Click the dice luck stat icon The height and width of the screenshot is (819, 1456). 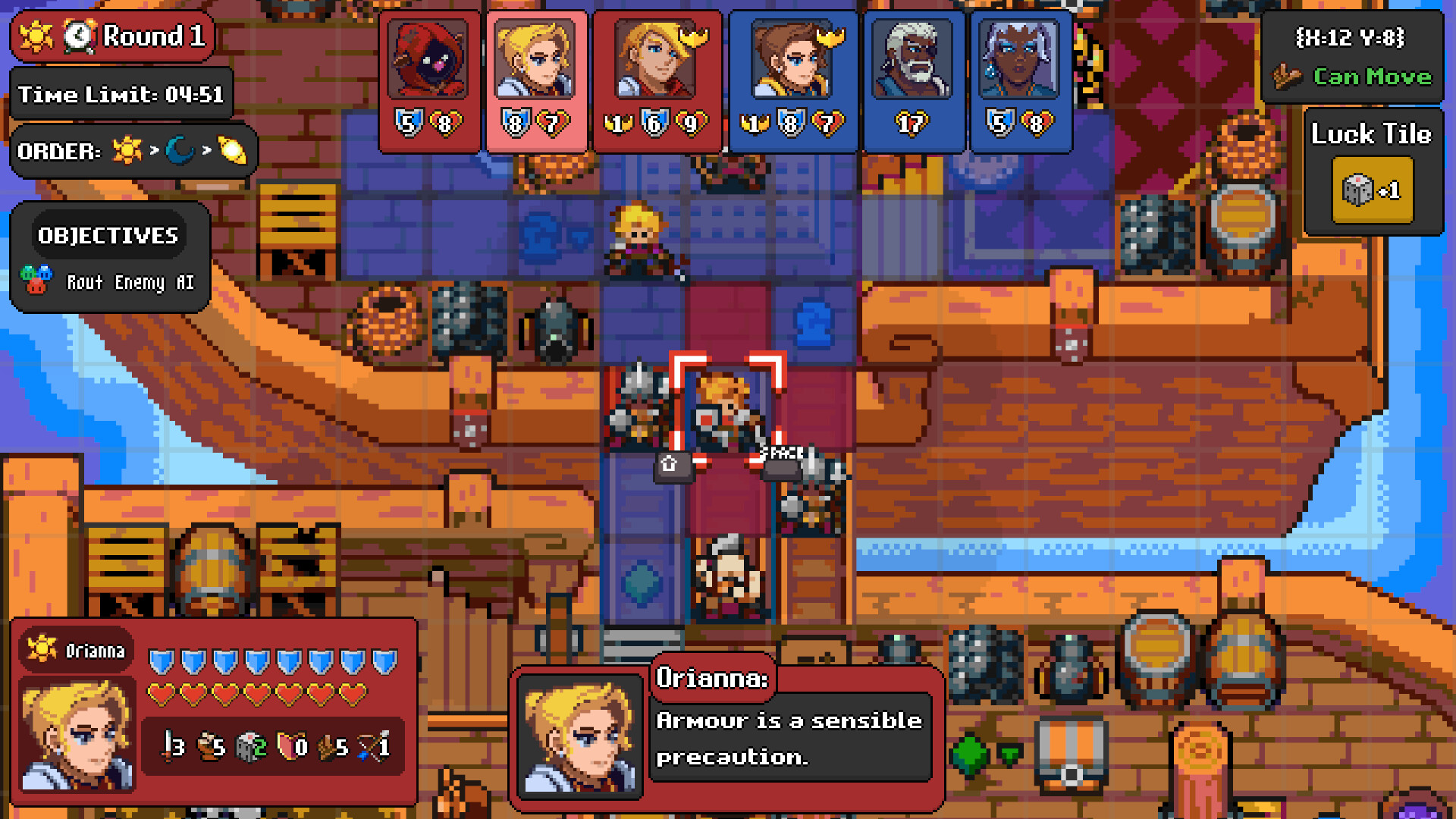(x=244, y=747)
